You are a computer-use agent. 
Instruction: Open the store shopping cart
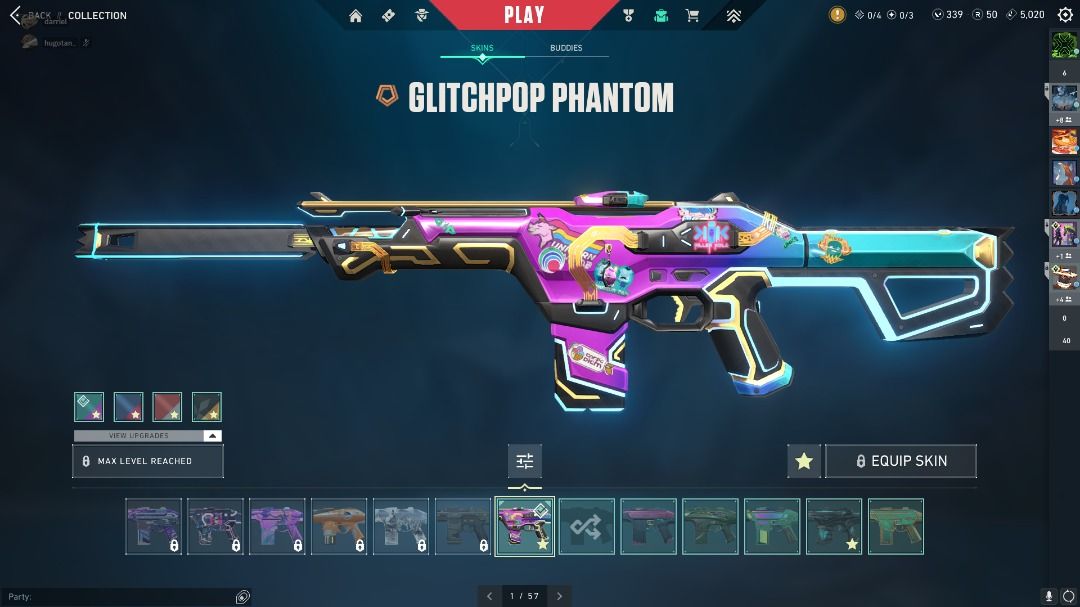tap(692, 15)
